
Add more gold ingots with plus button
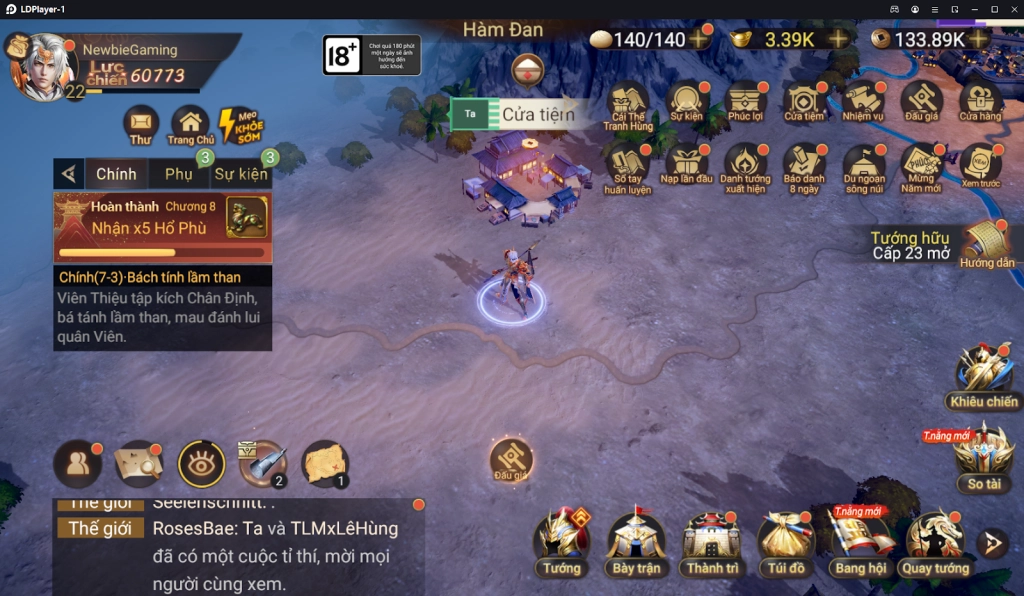coord(838,39)
